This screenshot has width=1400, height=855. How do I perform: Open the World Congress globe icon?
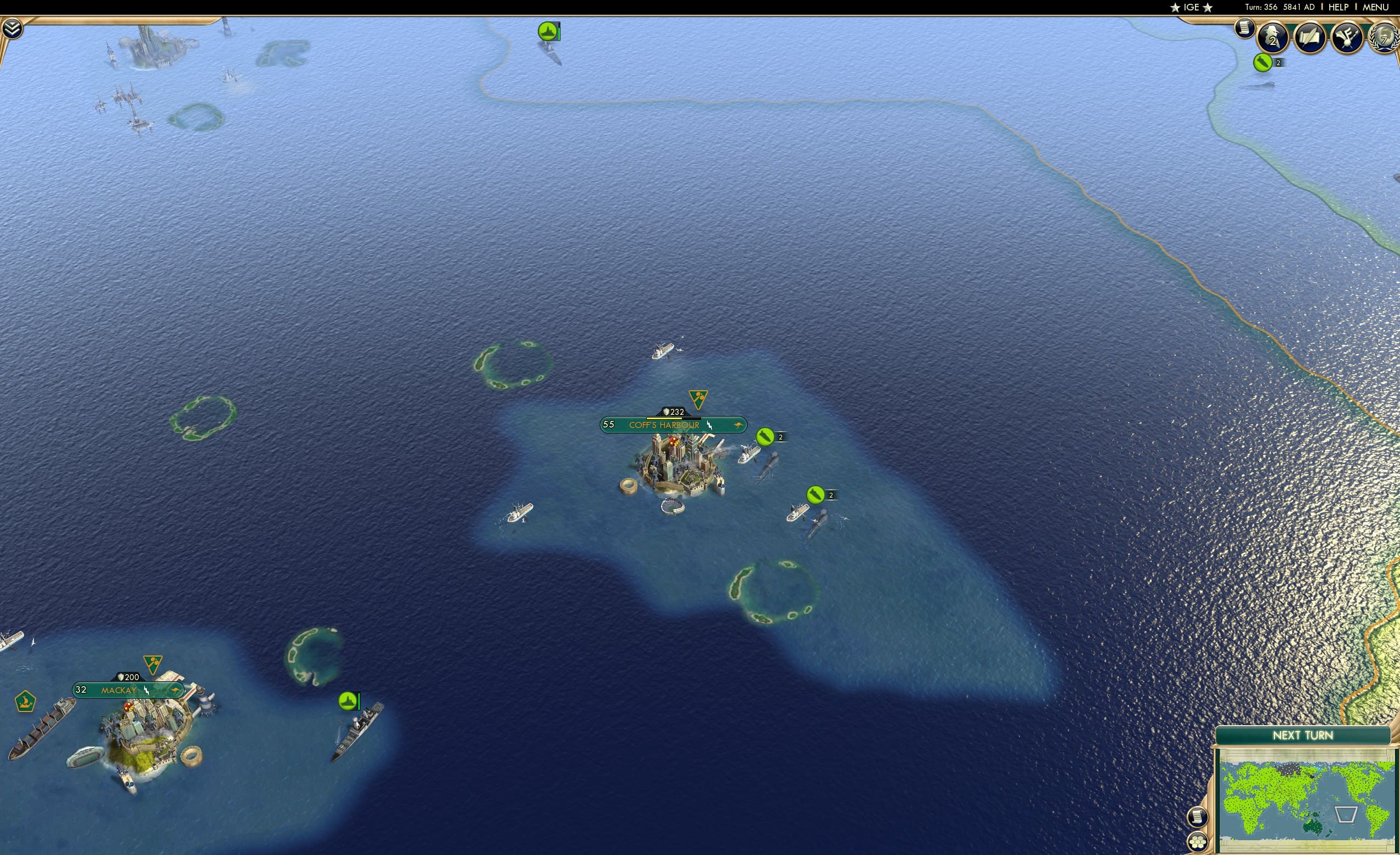(x=1386, y=37)
